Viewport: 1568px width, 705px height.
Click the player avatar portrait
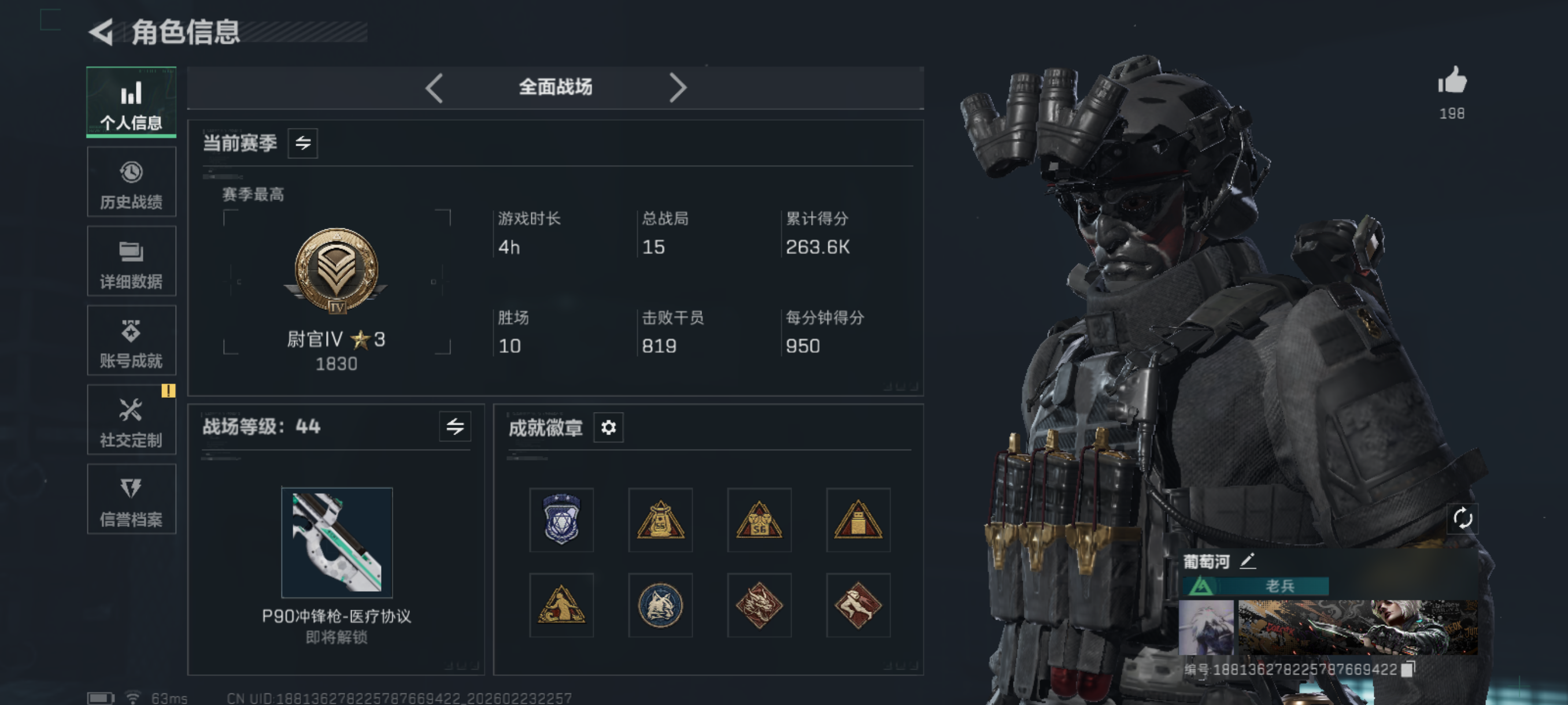click(1206, 627)
